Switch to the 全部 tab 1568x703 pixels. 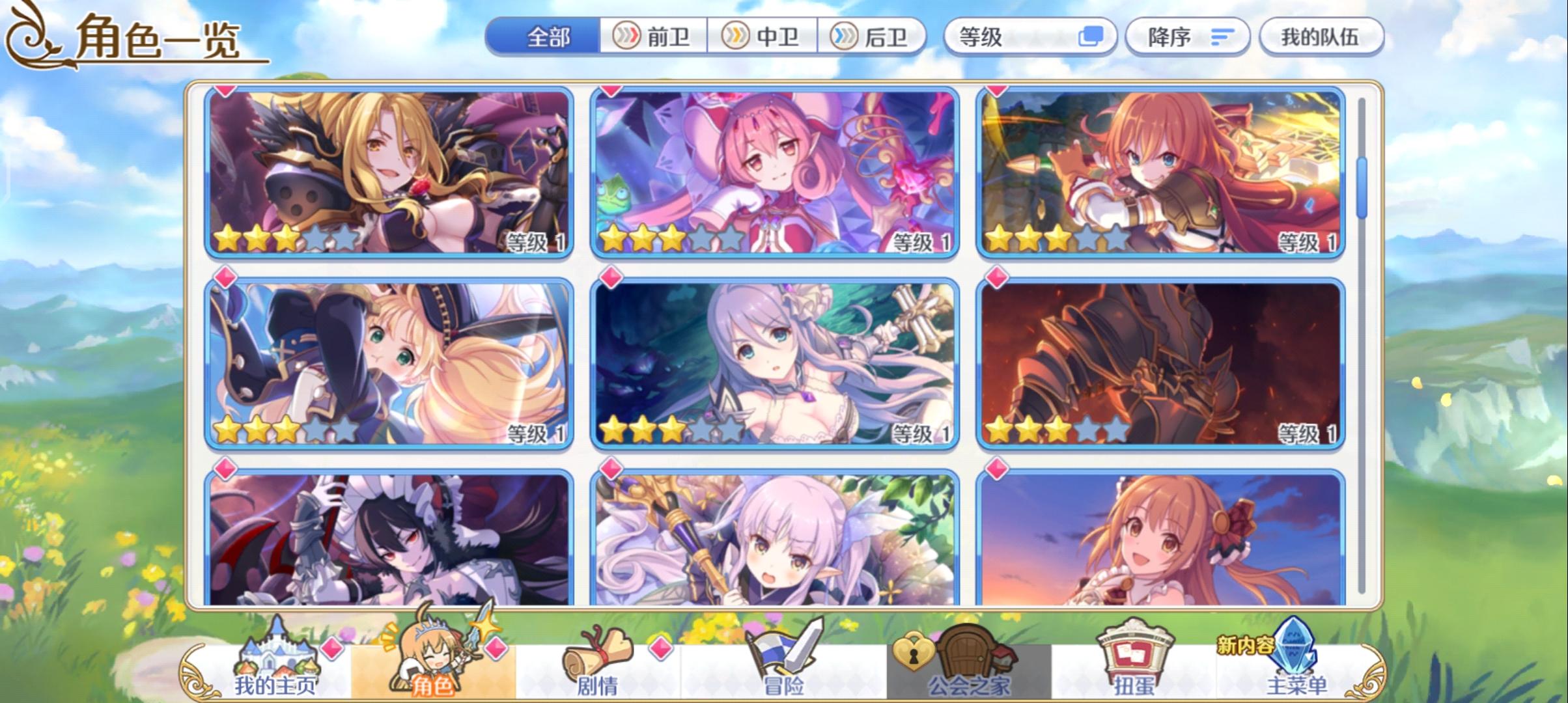[547, 37]
